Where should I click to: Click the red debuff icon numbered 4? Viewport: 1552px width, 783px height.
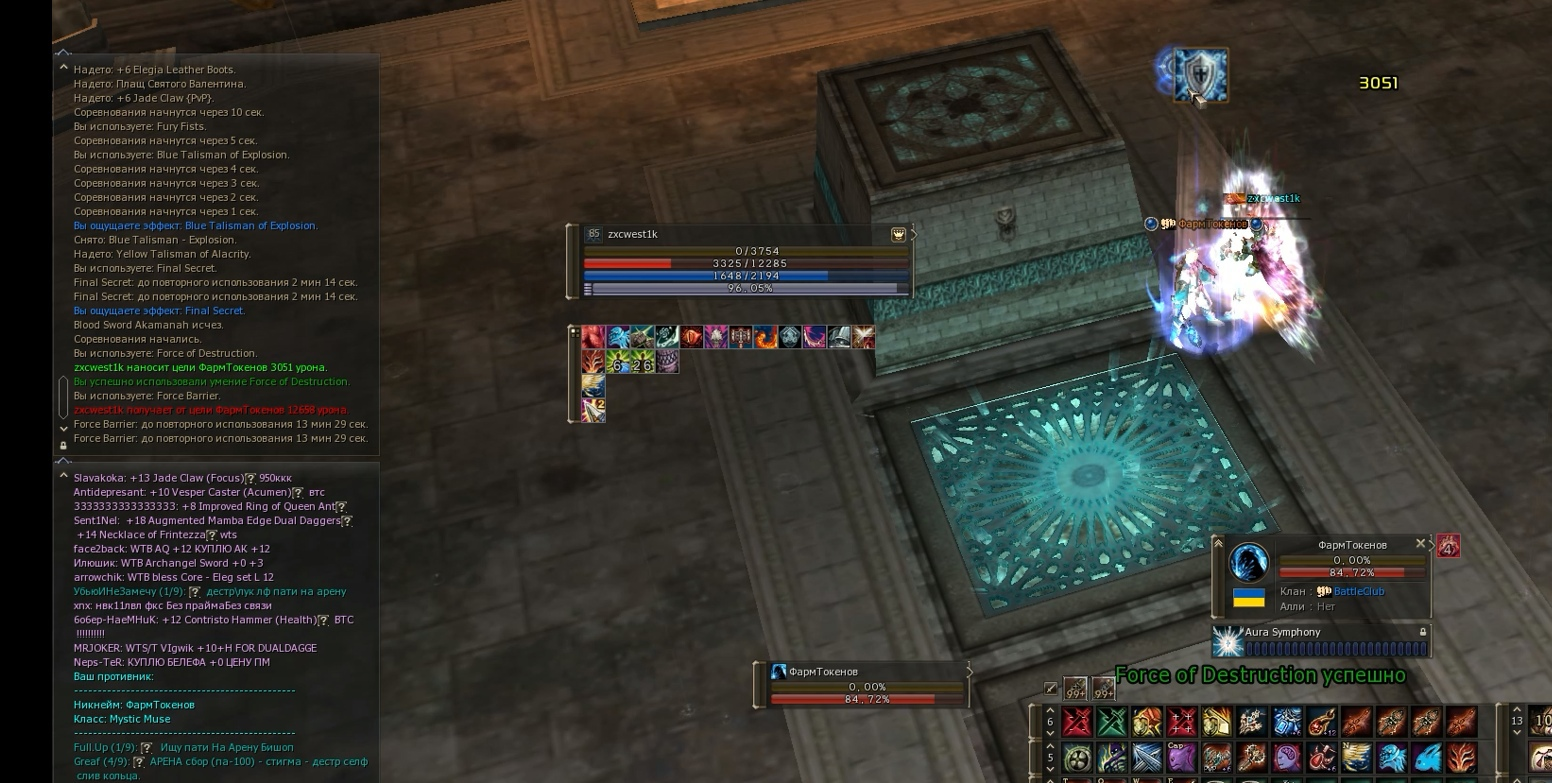[x=1448, y=546]
